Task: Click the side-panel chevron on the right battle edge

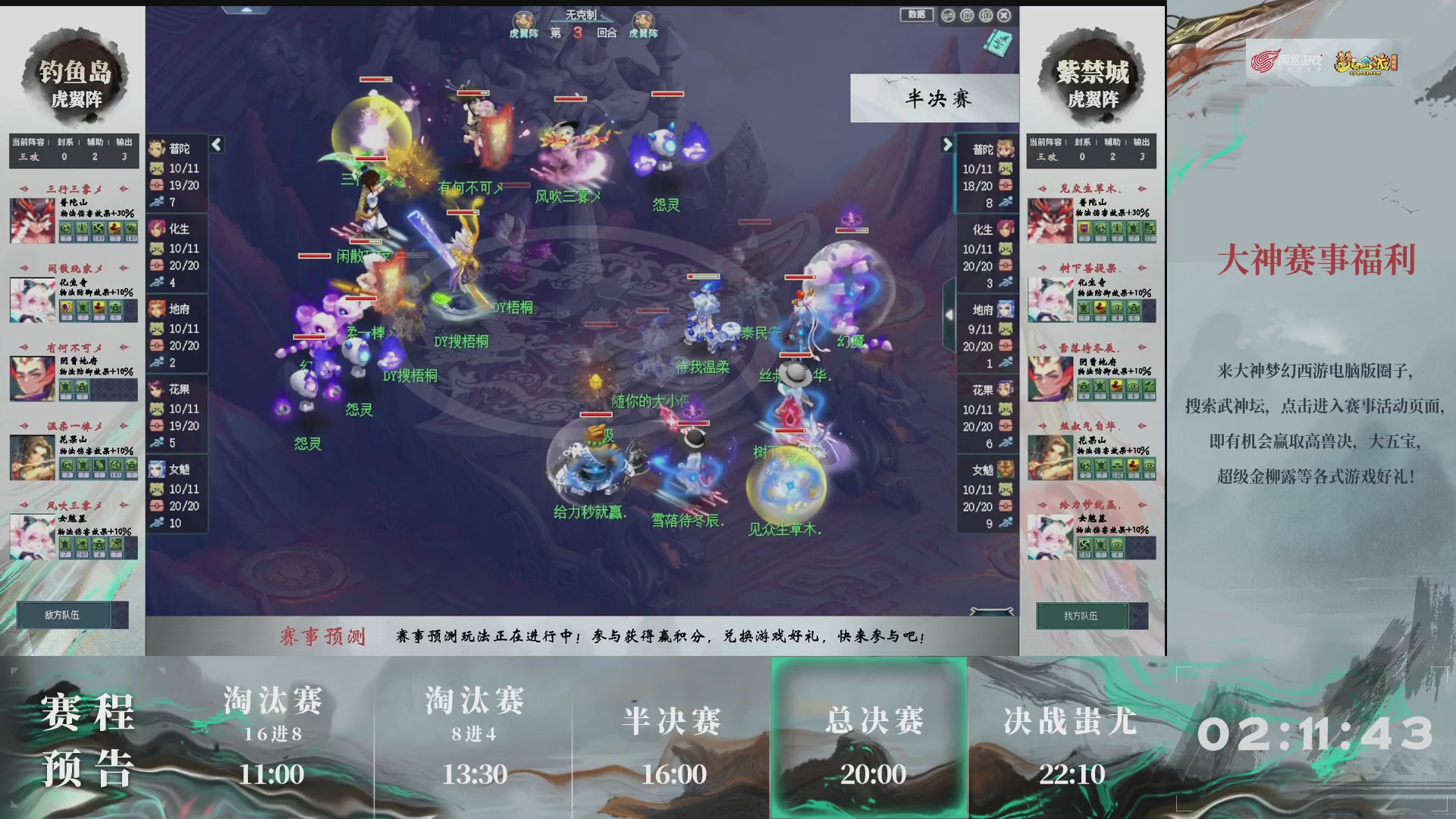Action: coord(950,315)
